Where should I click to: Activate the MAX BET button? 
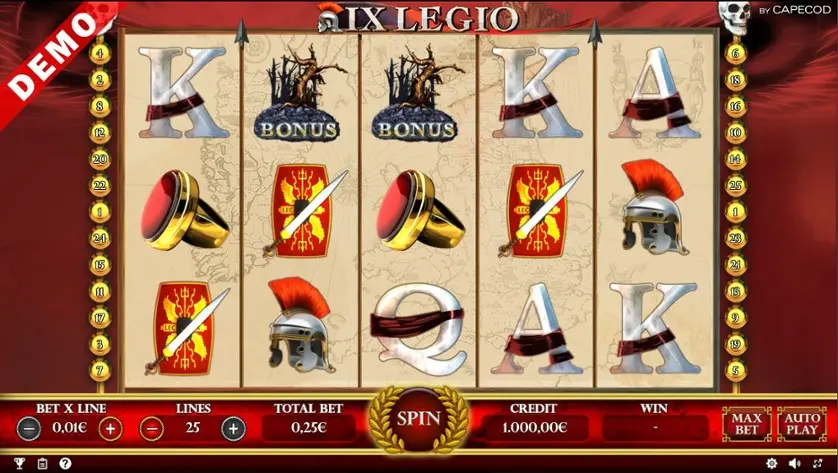pyautogui.click(x=747, y=423)
